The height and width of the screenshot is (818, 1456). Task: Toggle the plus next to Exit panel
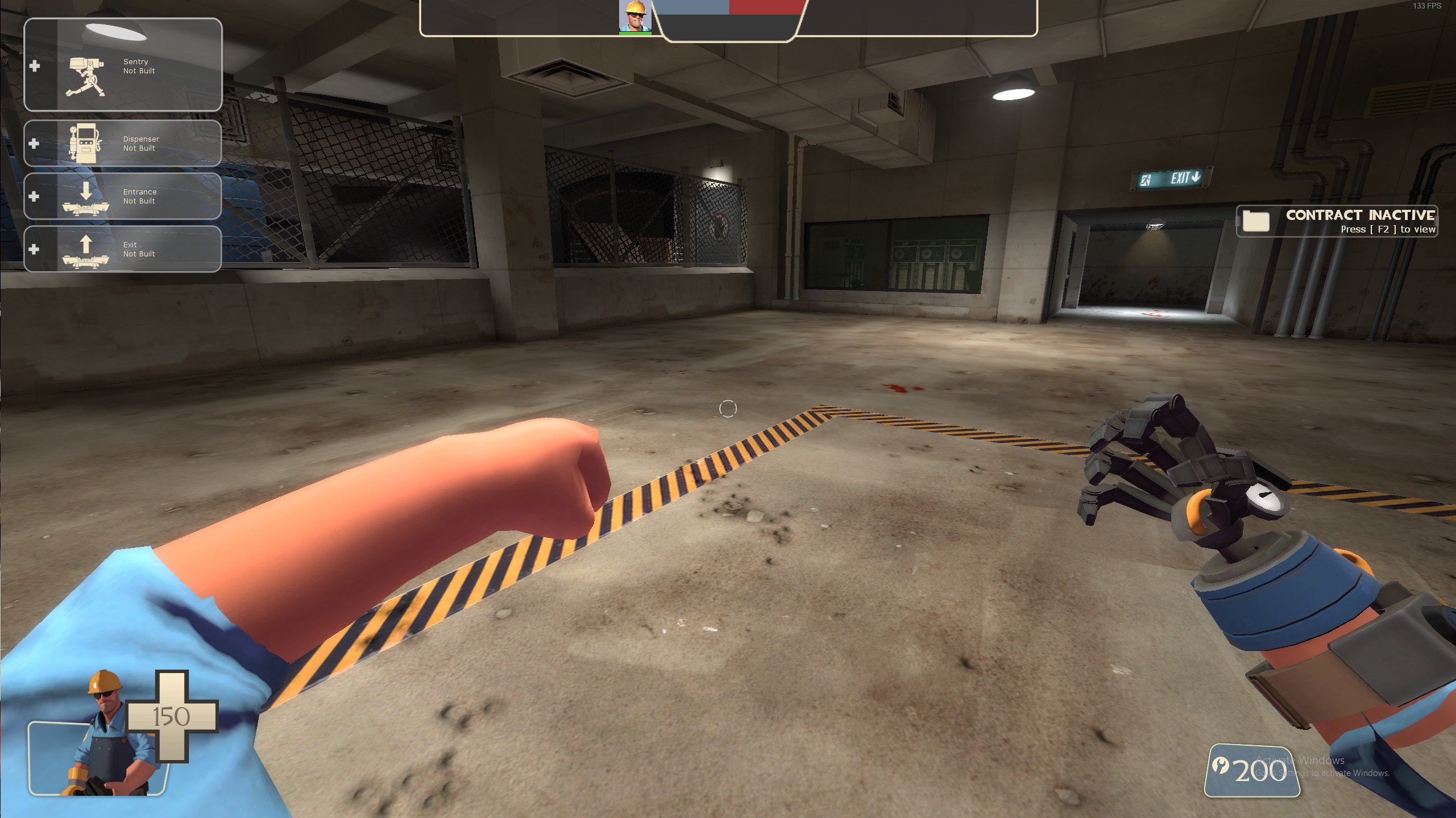click(35, 247)
